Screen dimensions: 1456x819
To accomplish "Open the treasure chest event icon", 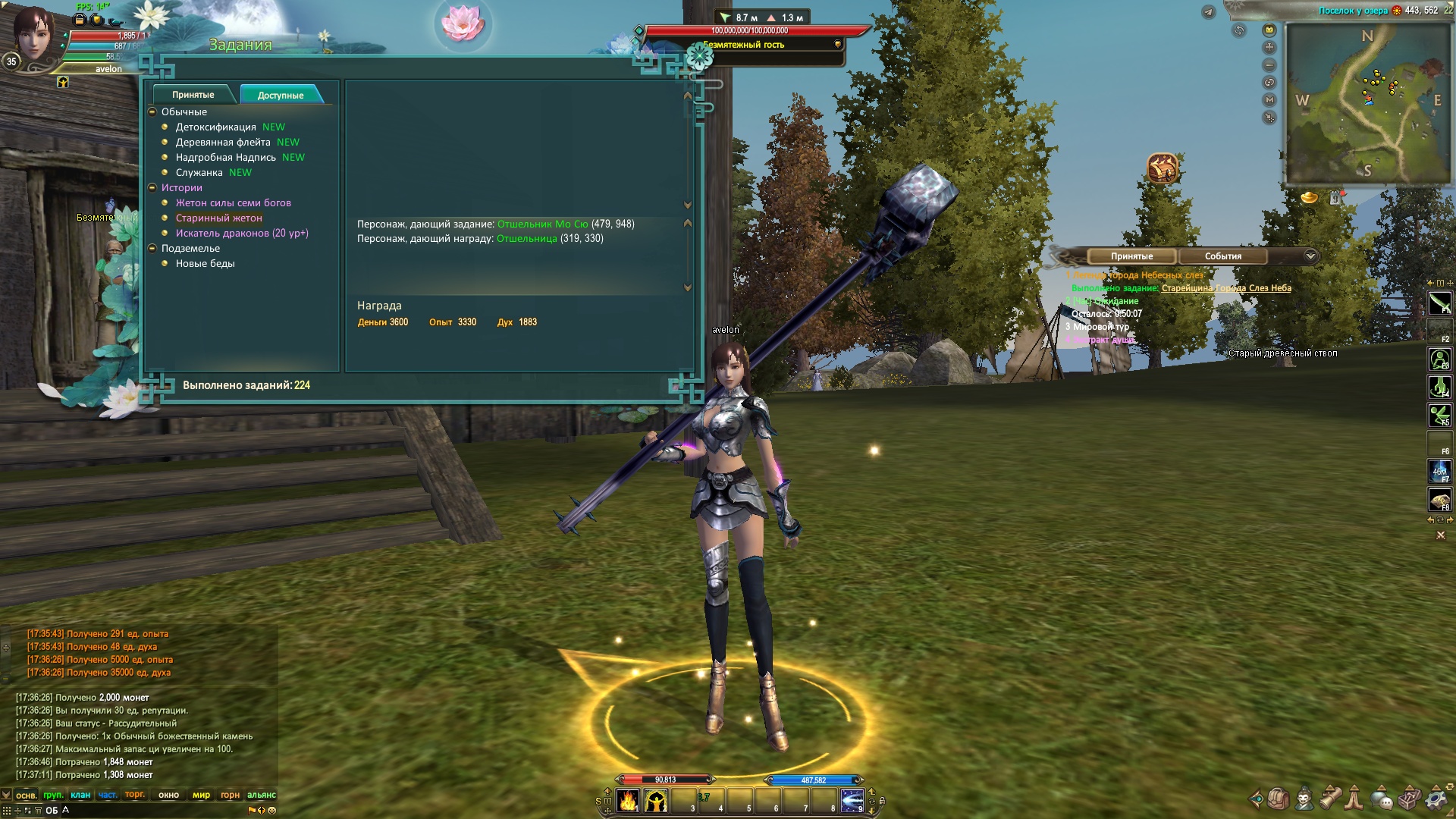I will click(1162, 168).
